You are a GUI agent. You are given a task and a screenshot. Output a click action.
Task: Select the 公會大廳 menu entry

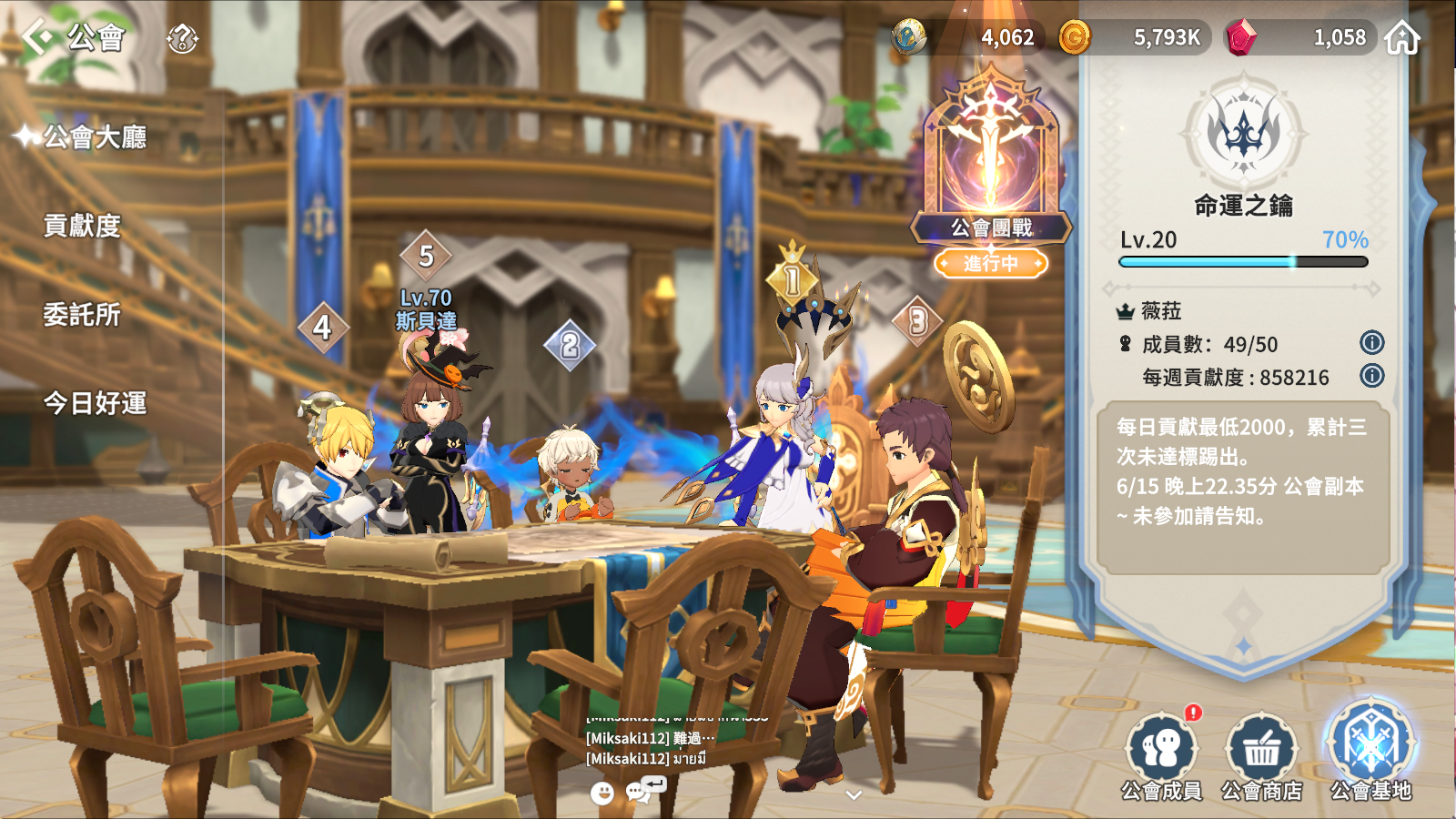point(95,137)
